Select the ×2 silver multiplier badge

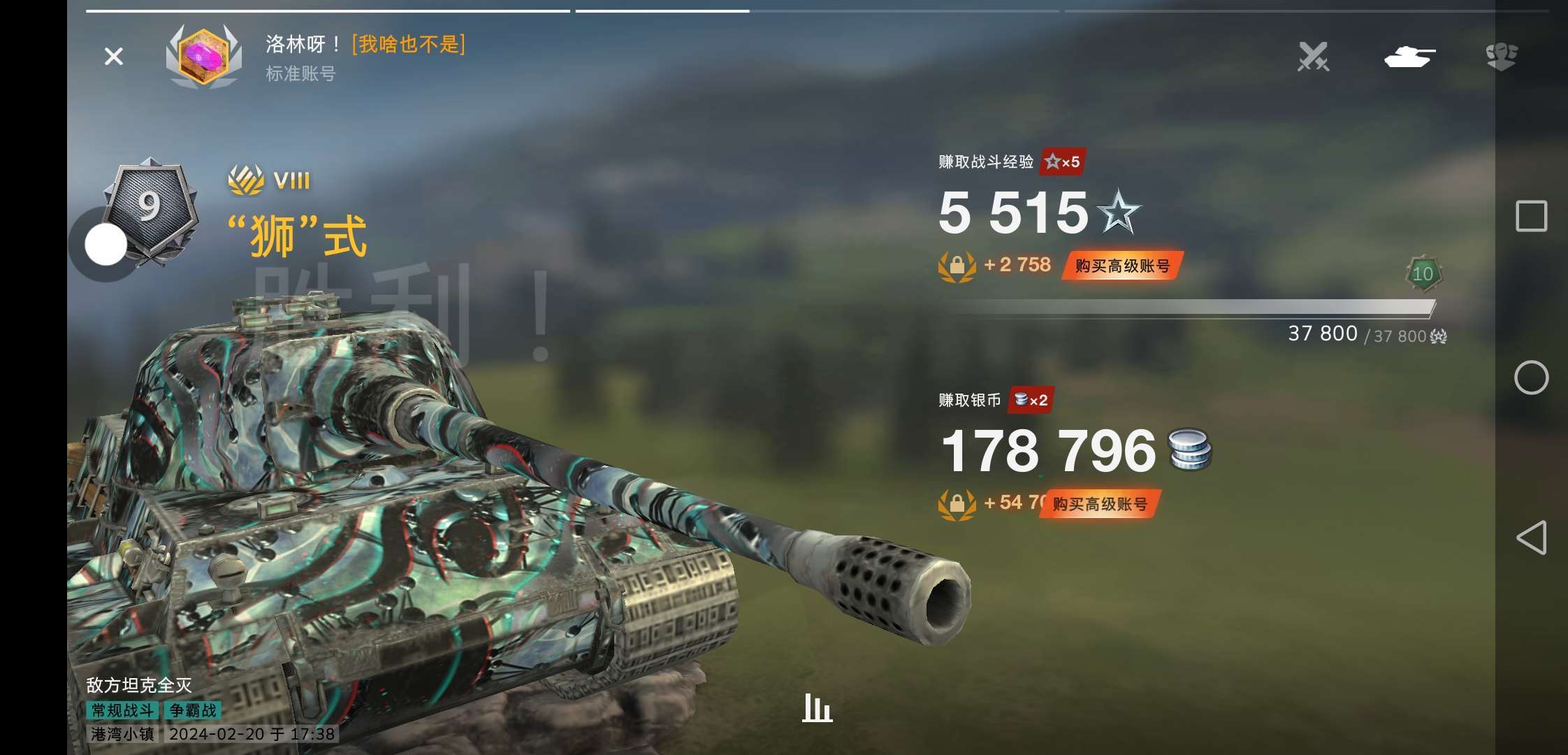(1031, 400)
